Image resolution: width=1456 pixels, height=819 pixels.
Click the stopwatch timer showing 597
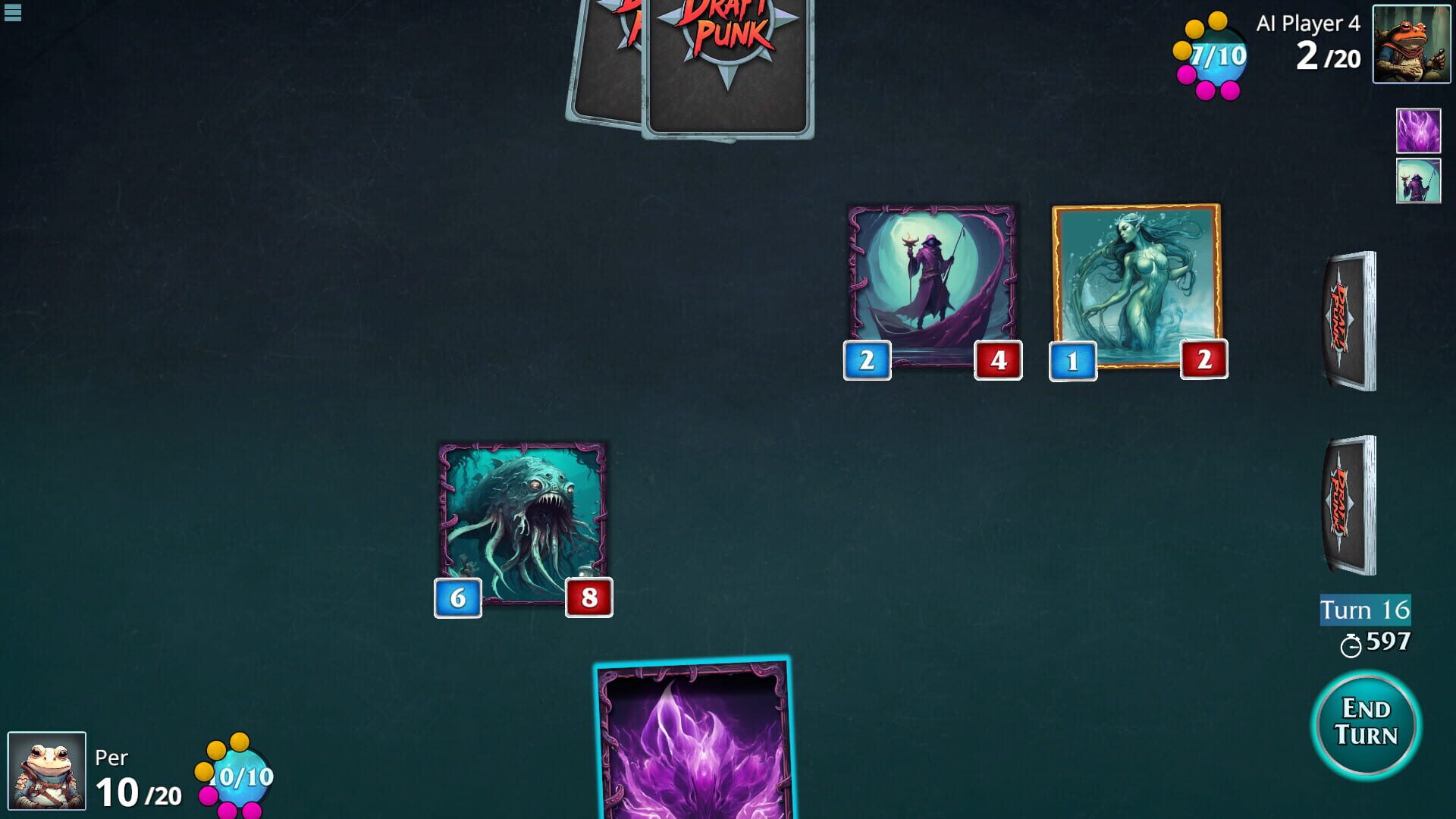pyautogui.click(x=1380, y=643)
